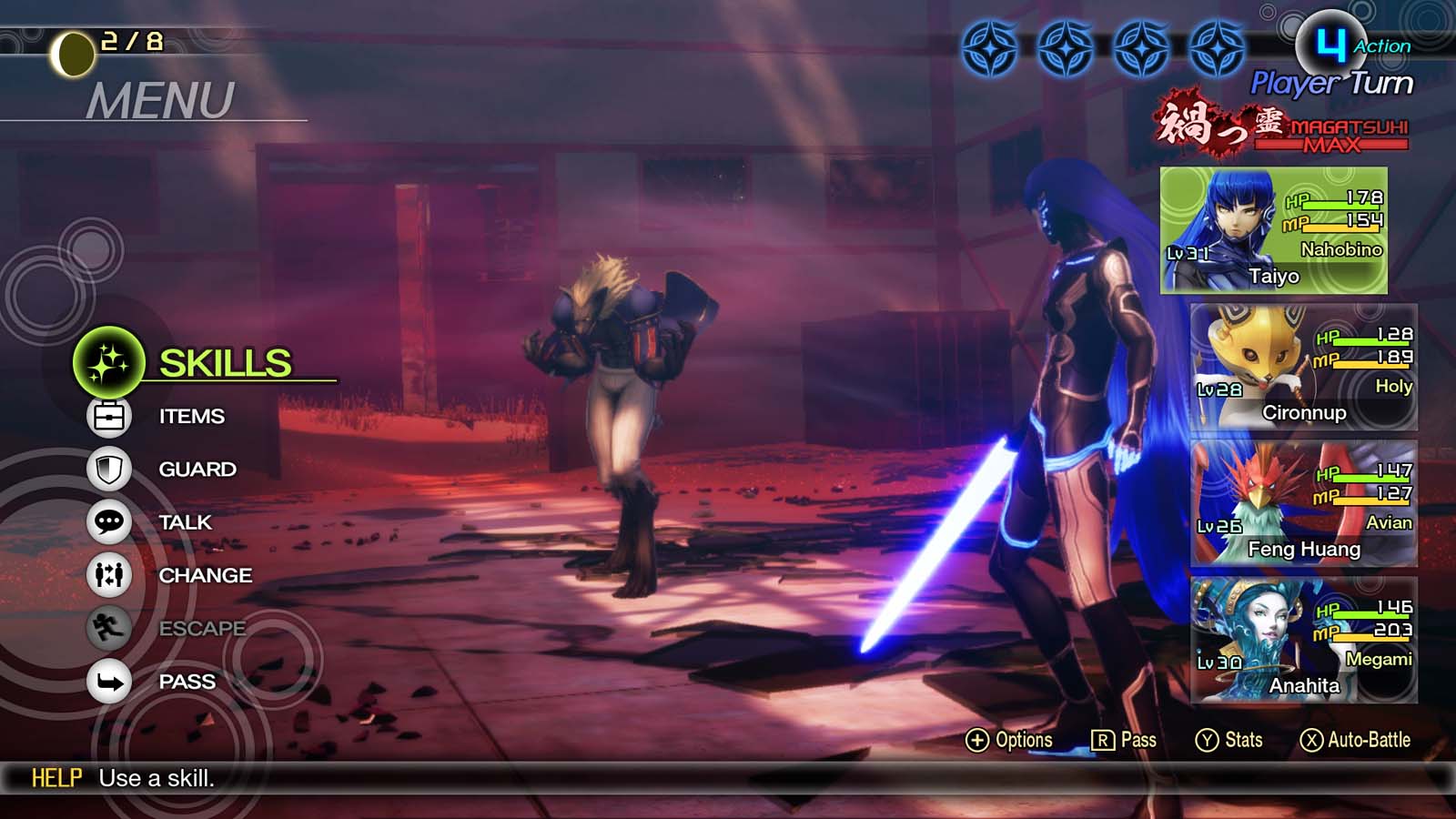This screenshot has height=819, width=1456.
Task: Select the Guard menu entry
Action: pos(197,469)
